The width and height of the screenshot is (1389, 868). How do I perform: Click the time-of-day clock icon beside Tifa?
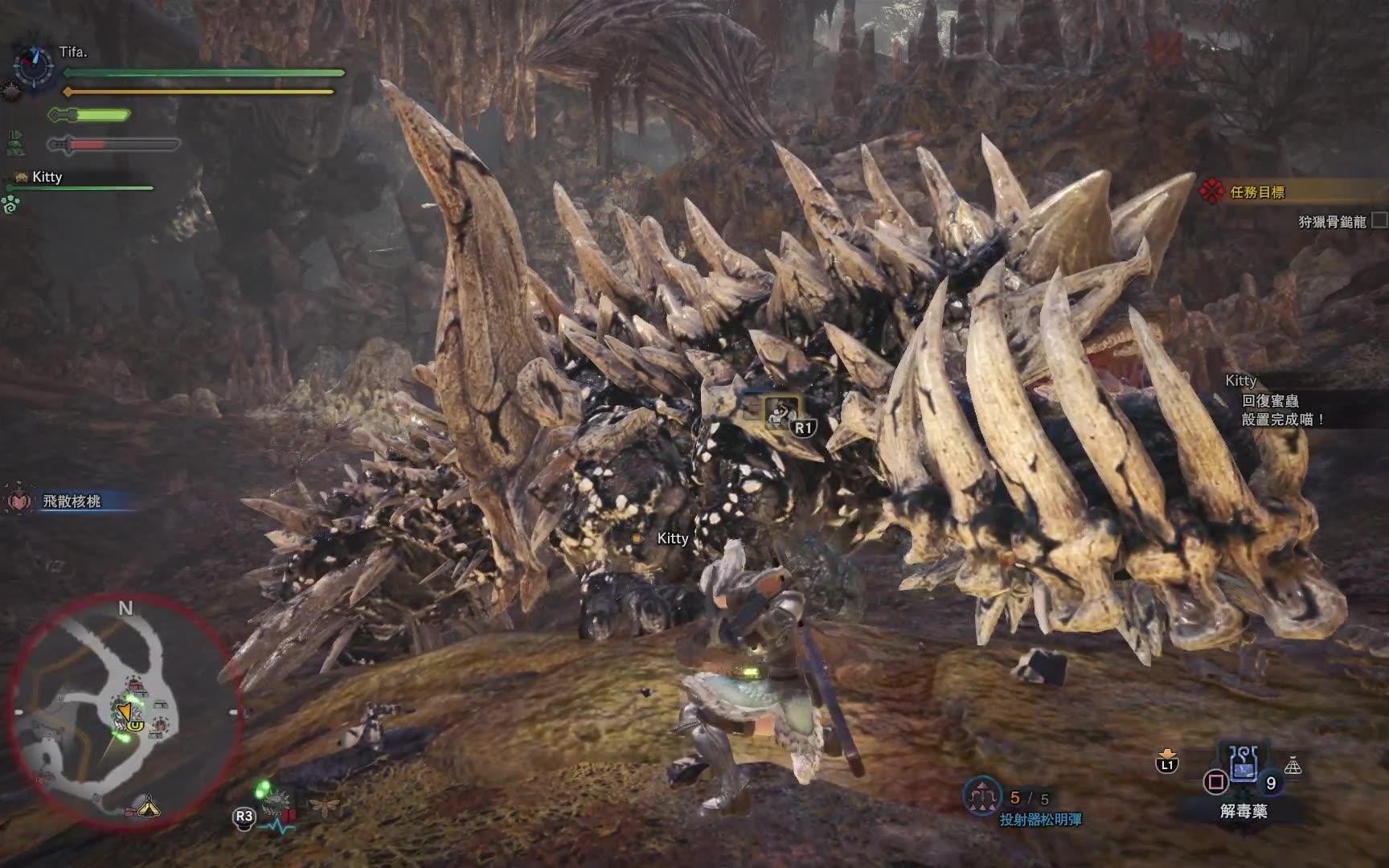point(33,63)
